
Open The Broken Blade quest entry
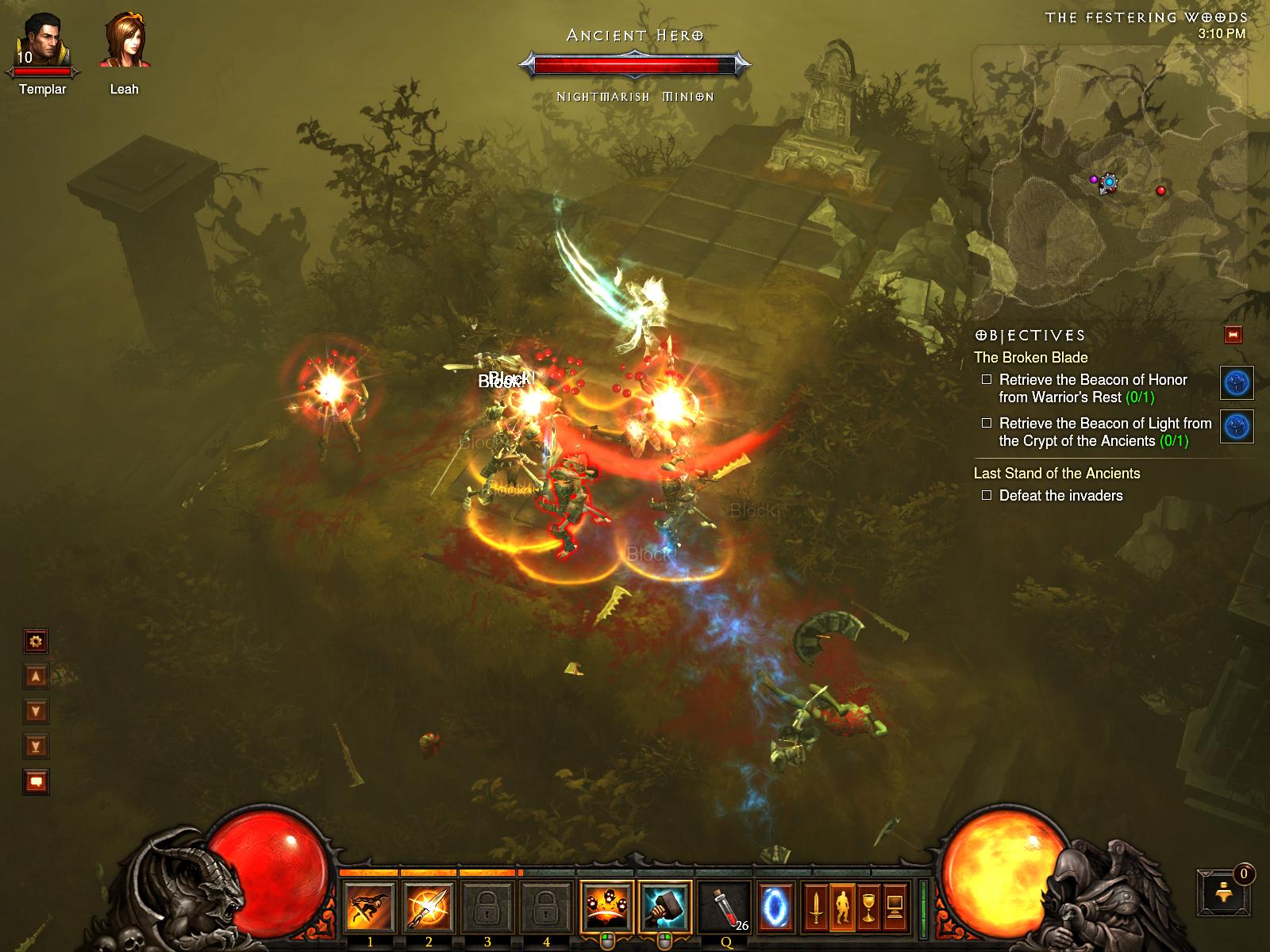1030,358
